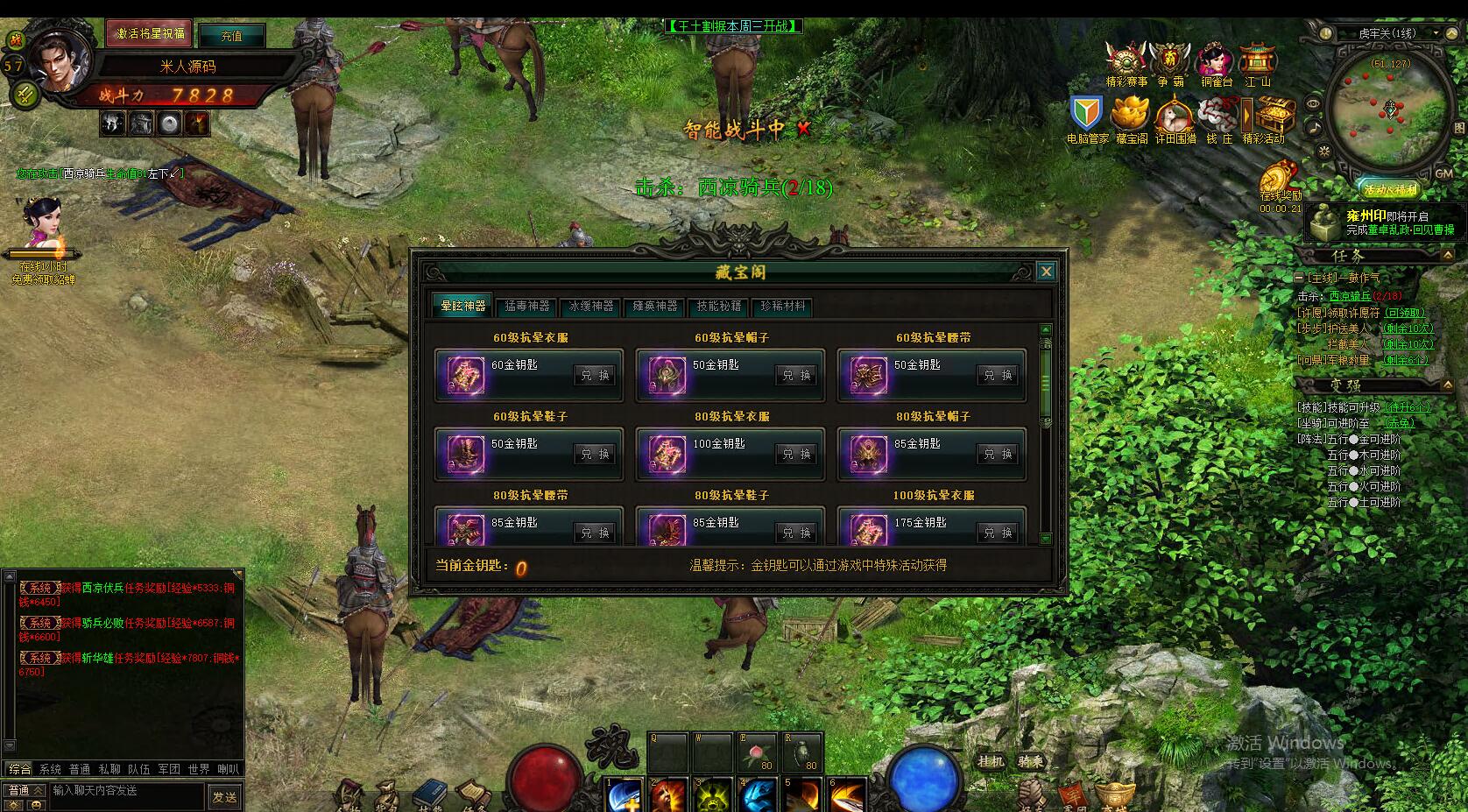Select the 技能秘籍 tab
1468x812 pixels.
(719, 306)
